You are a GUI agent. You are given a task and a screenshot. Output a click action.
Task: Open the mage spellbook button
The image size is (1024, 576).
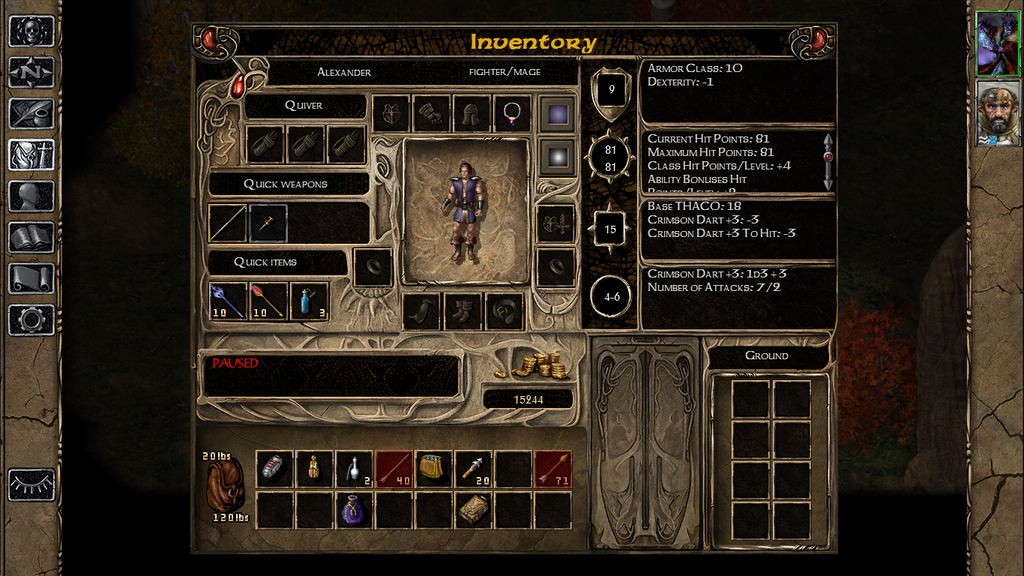coord(31,237)
